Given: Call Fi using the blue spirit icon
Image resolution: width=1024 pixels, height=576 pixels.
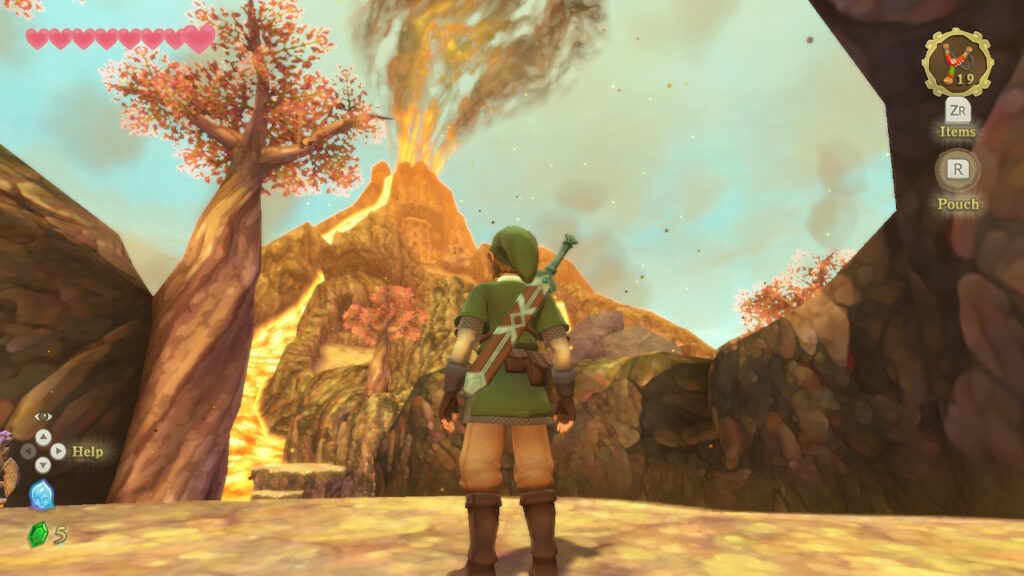Looking at the screenshot, I should [x=42, y=494].
